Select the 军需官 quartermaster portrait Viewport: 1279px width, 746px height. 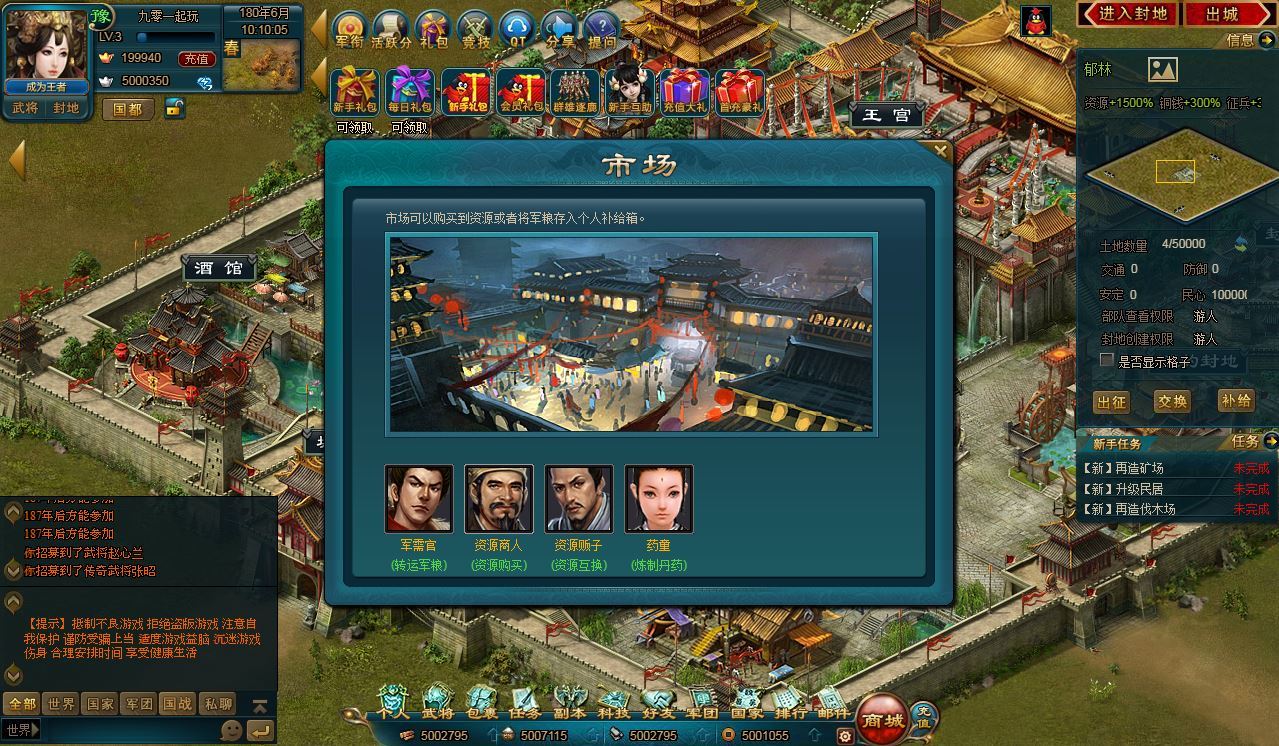(x=419, y=498)
